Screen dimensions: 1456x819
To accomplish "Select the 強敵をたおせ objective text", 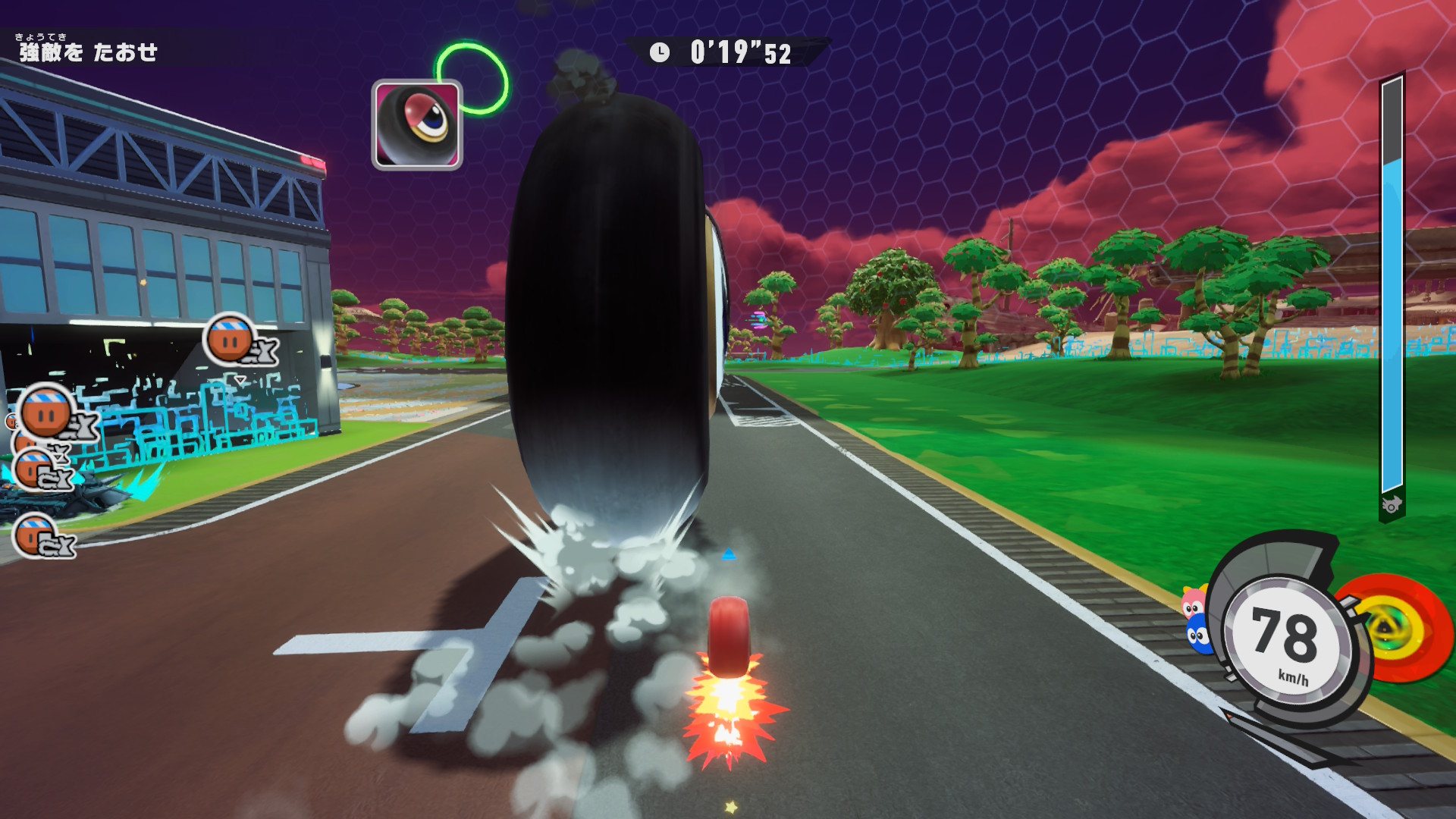I will (x=89, y=52).
